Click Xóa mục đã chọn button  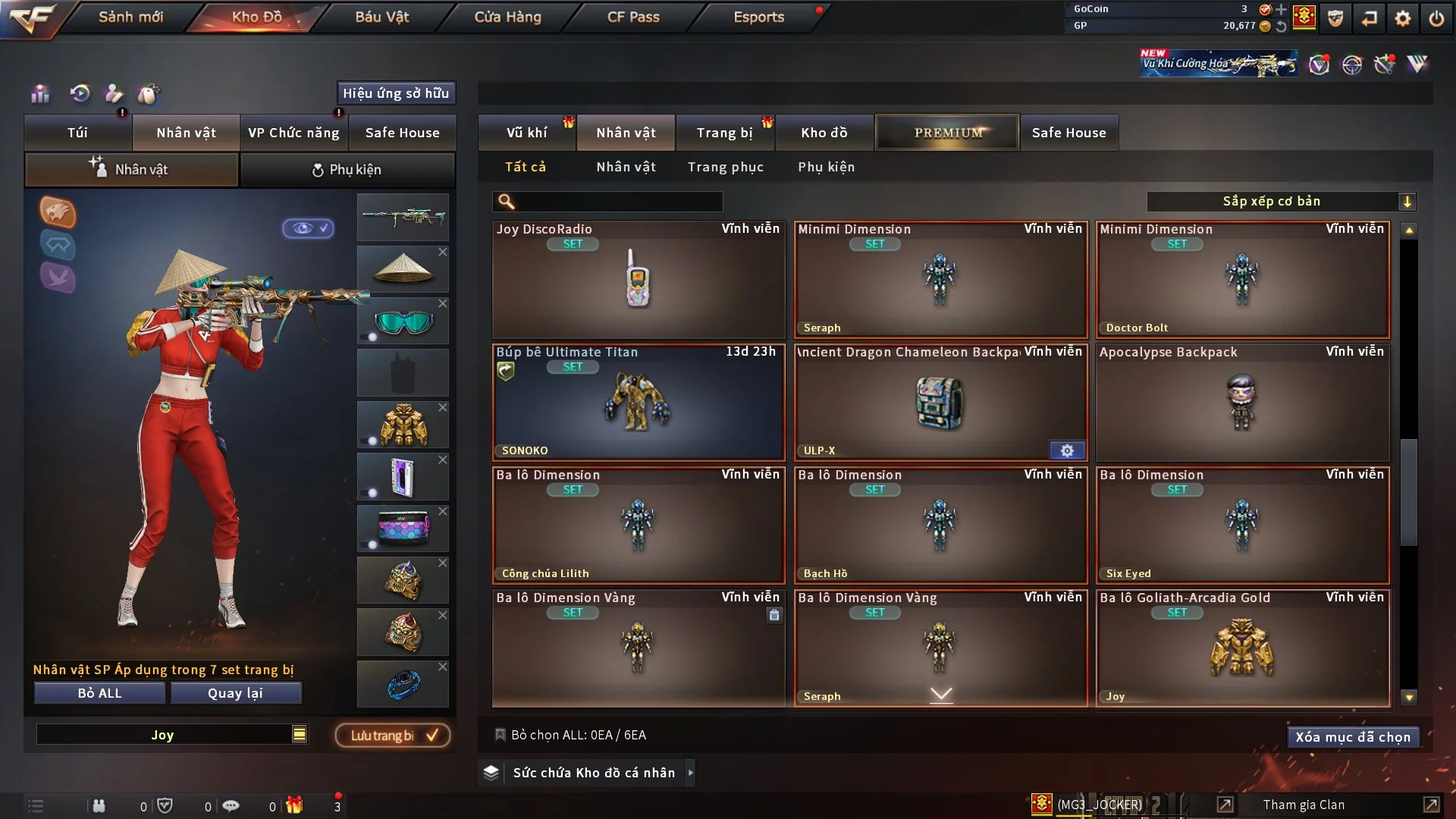click(x=1352, y=737)
